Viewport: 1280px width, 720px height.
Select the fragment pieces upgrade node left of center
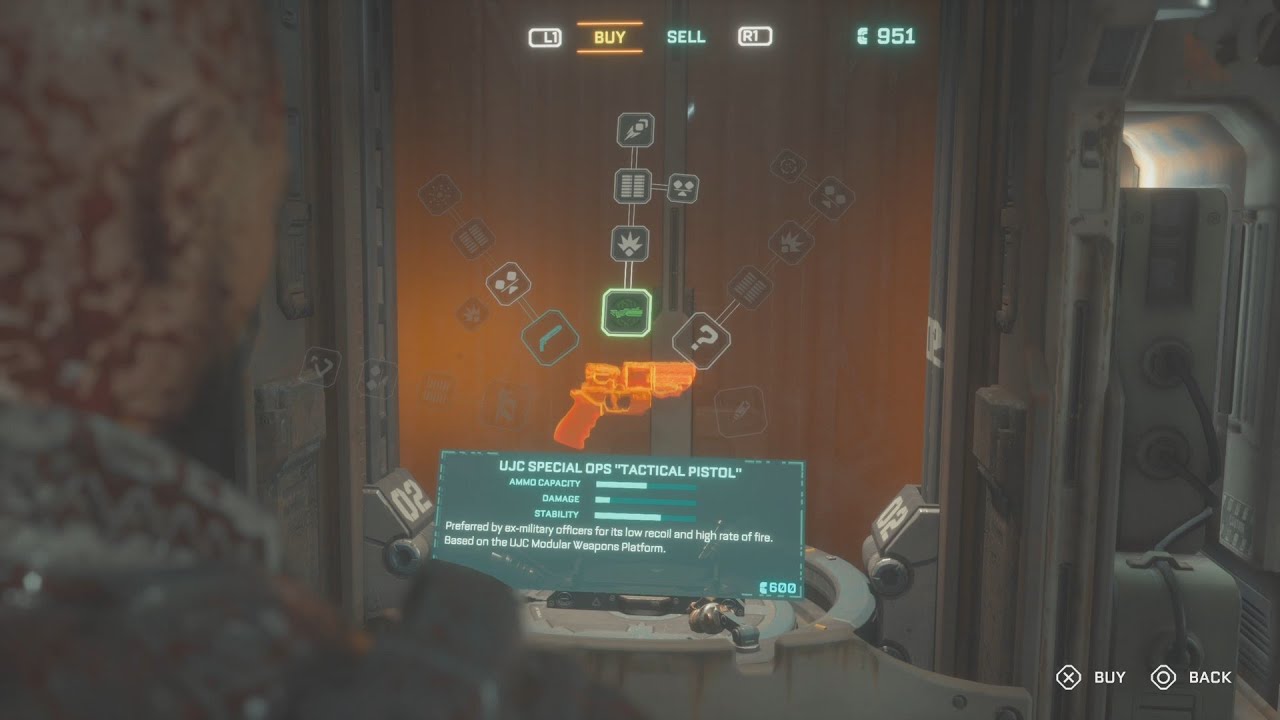coord(508,284)
